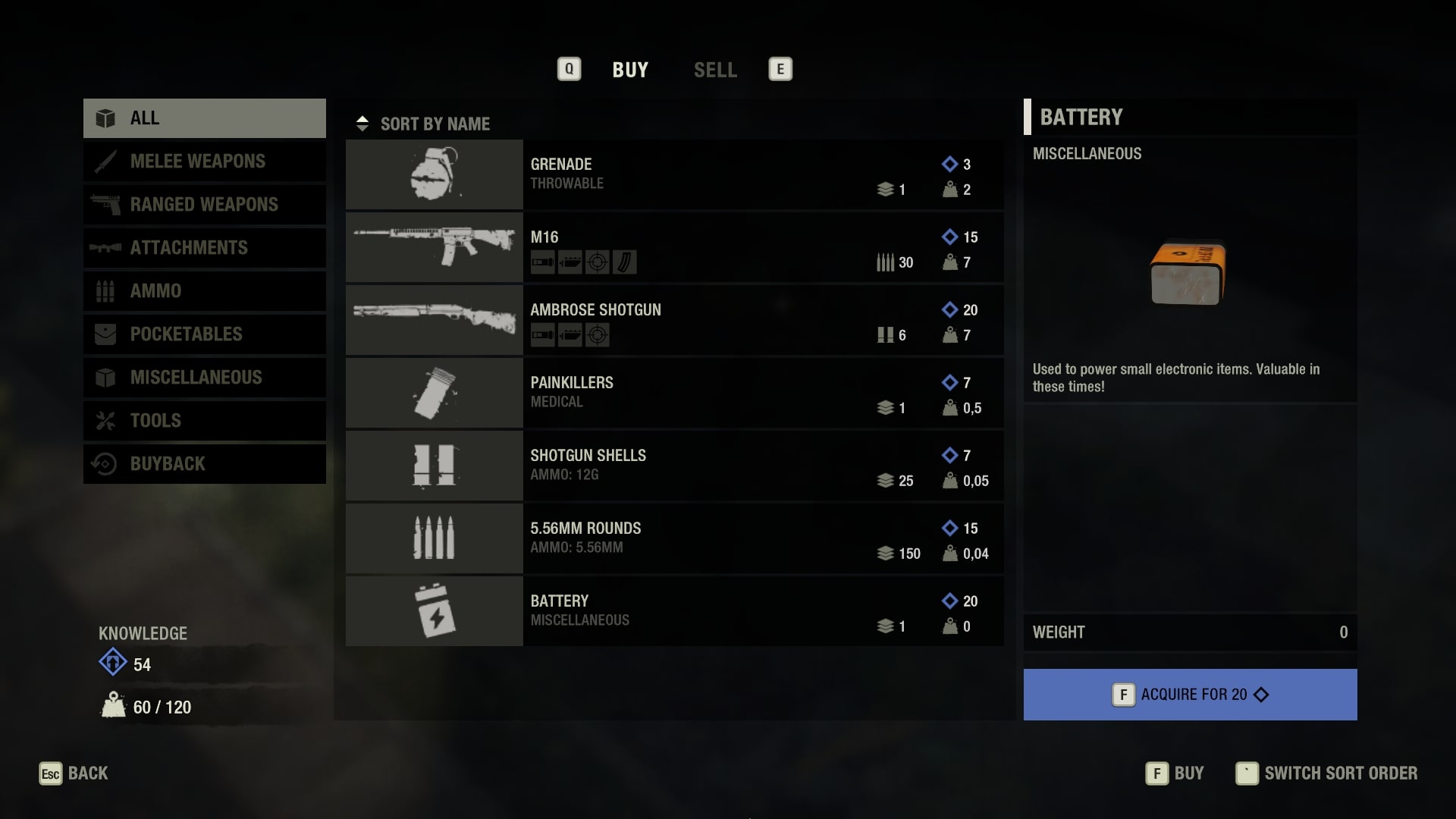Select the Painkillers medical item

[673, 392]
